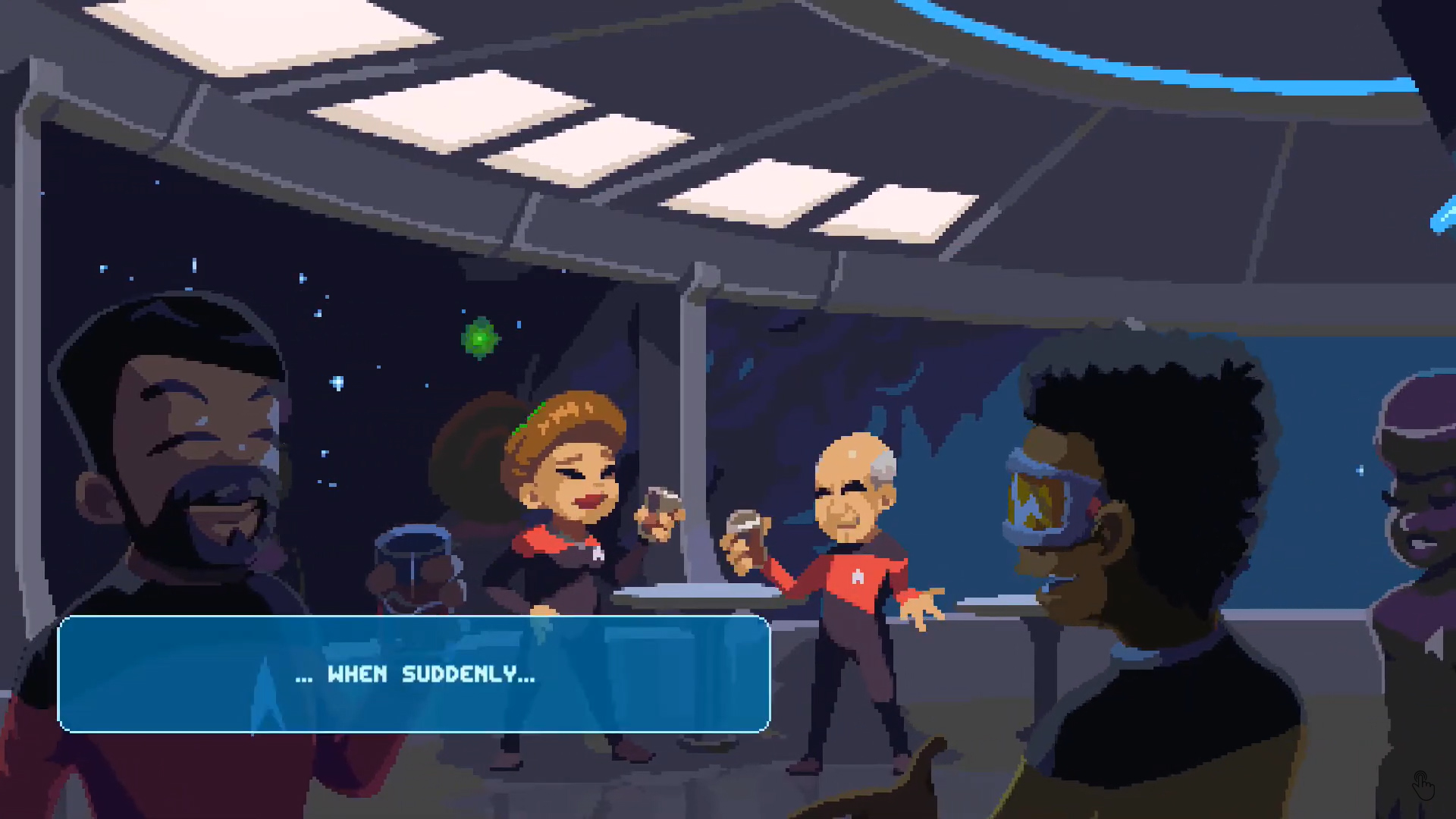Click the hand cursor in the corner
The height and width of the screenshot is (819, 1456).
click(x=1424, y=786)
